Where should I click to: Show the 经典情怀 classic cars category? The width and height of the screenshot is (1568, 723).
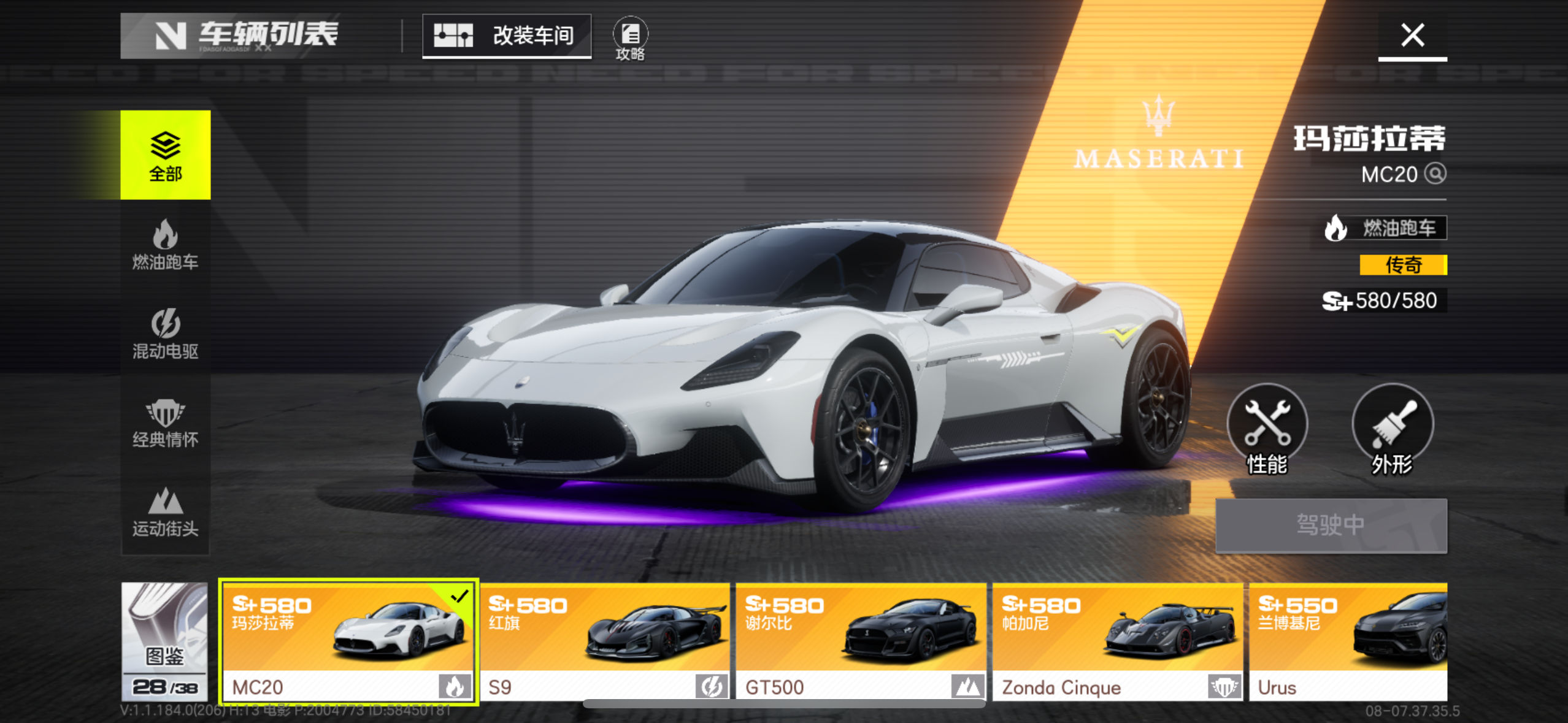(x=165, y=423)
